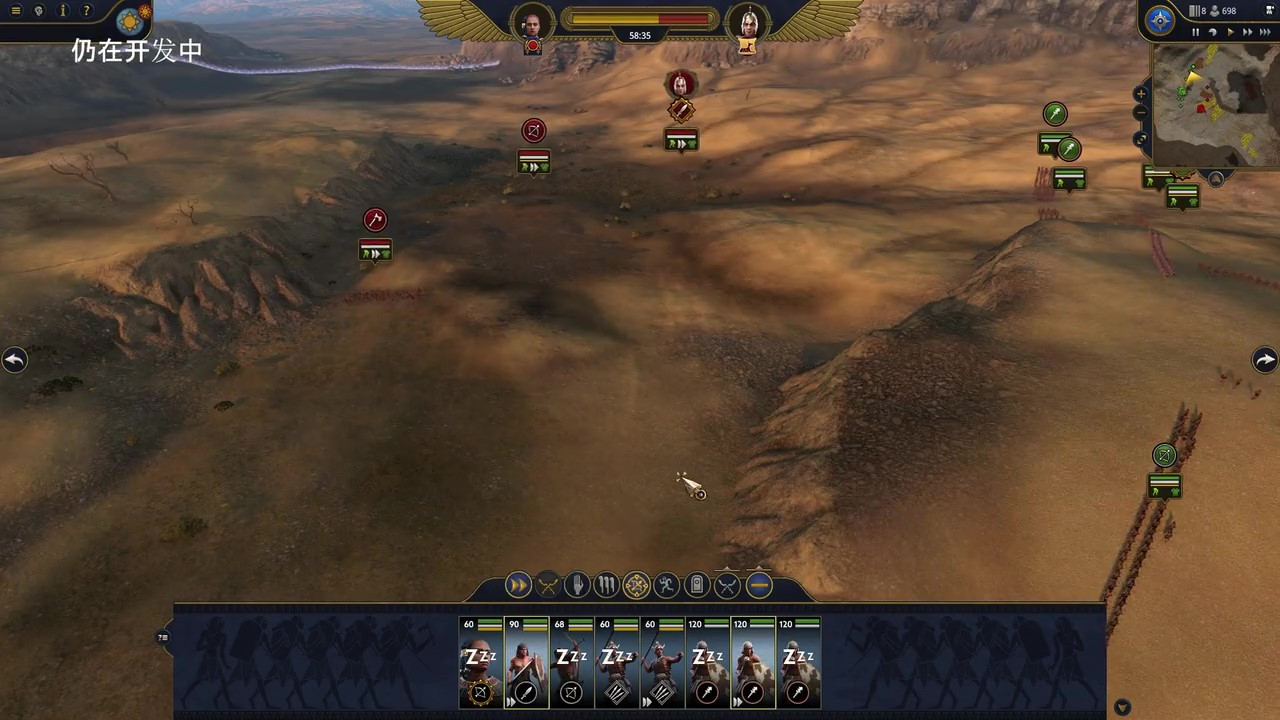Zoom out the minimap with minus button
Viewport: 1280px width, 720px height.
pos(1141,113)
